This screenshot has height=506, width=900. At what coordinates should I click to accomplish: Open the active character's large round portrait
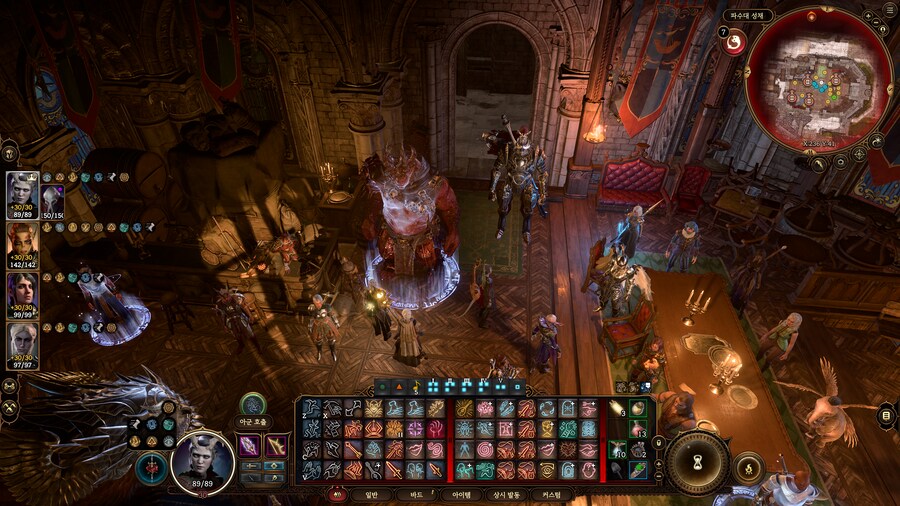tap(203, 462)
